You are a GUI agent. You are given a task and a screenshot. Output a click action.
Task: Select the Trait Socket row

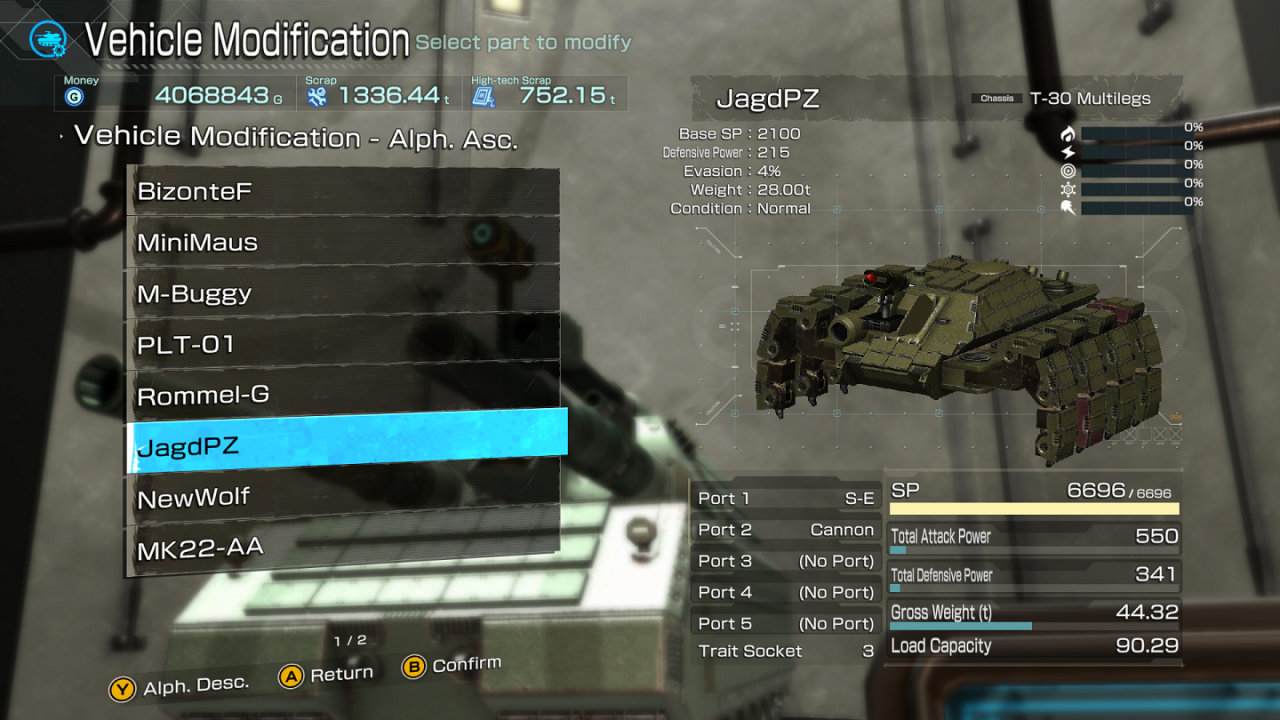(786, 651)
